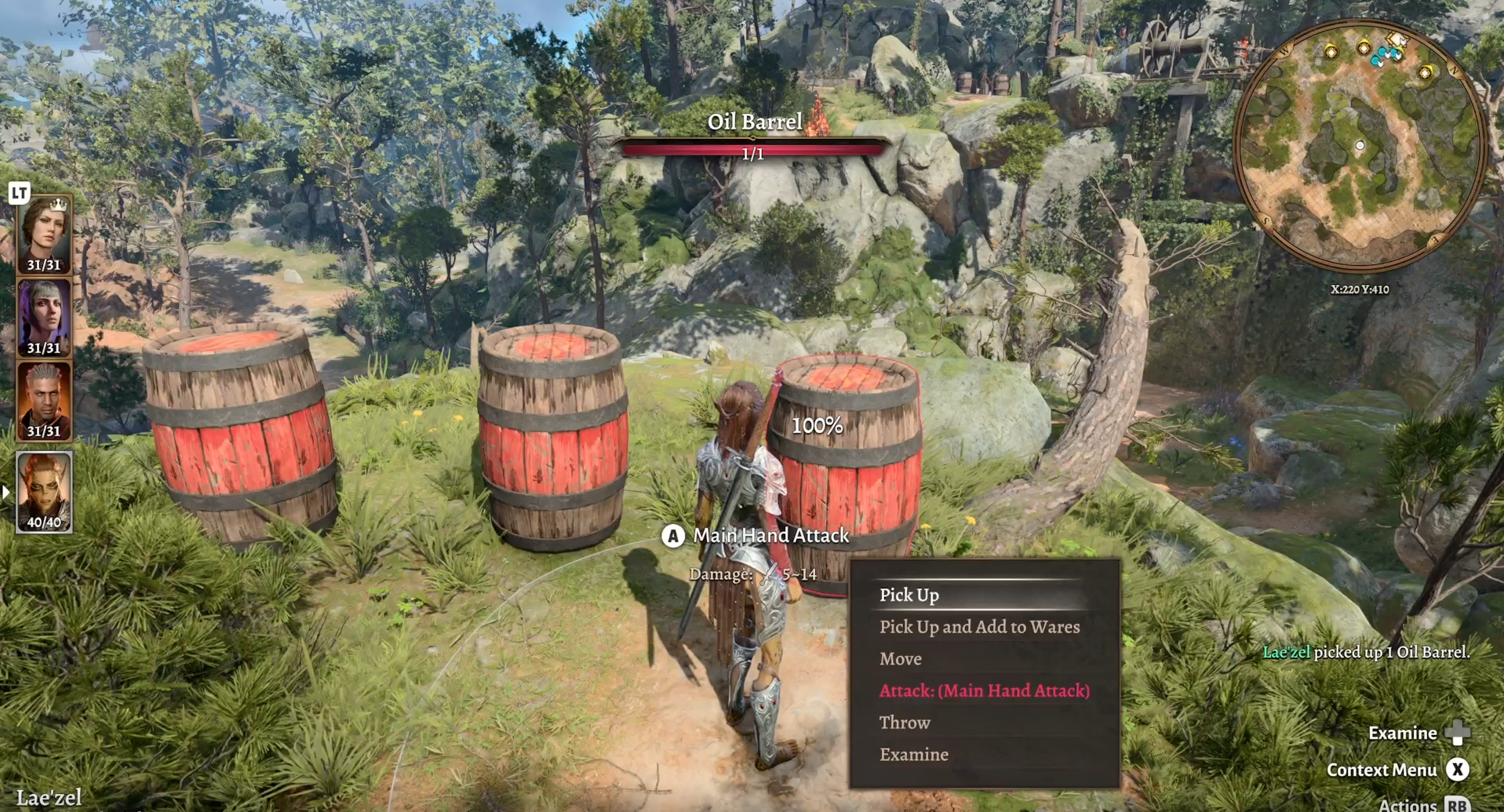Viewport: 1504px width, 812px height.
Task: Choose the Move option in context menu
Action: (900, 659)
